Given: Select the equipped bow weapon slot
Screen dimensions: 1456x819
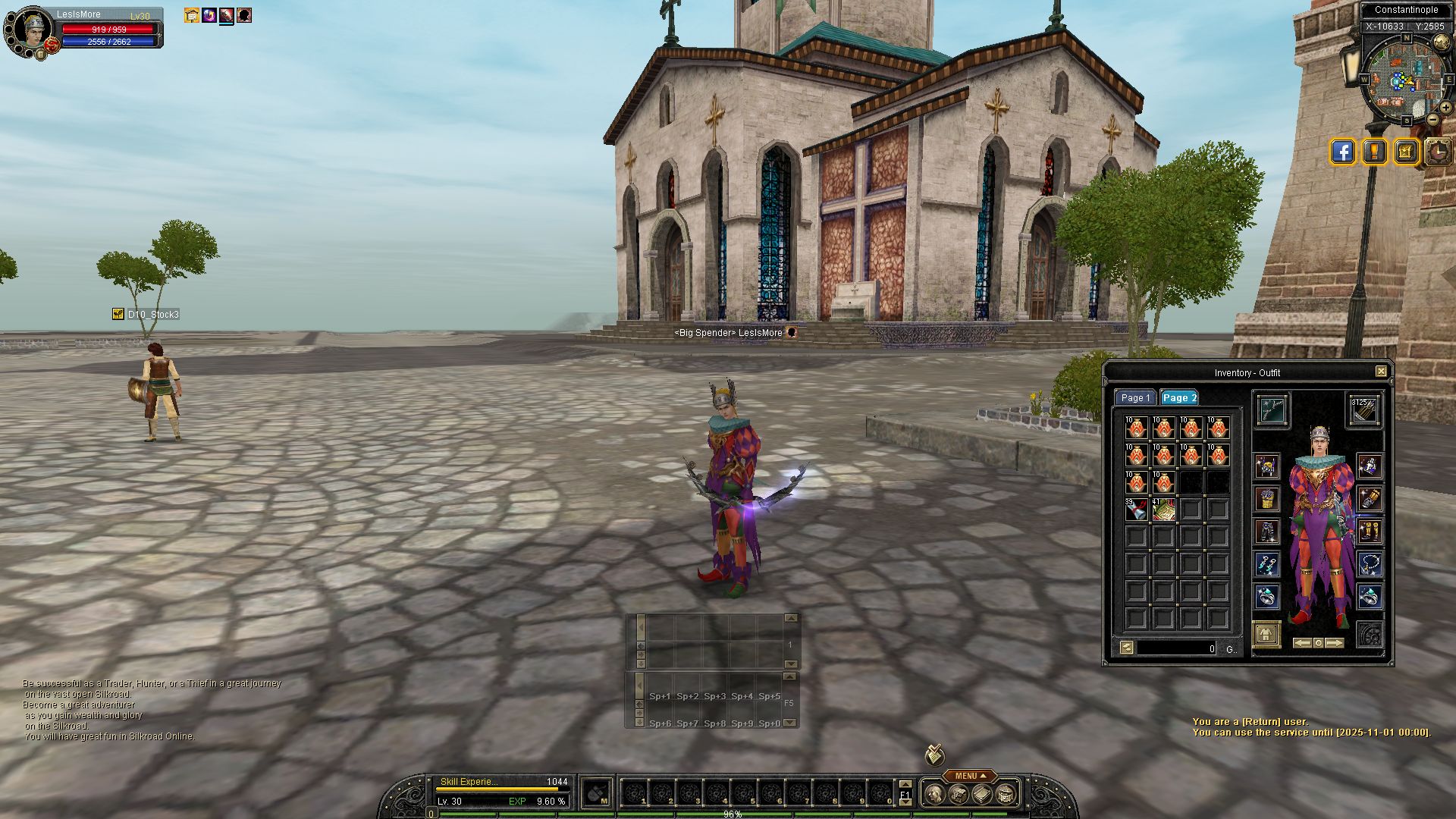Looking at the screenshot, I should click(1270, 410).
